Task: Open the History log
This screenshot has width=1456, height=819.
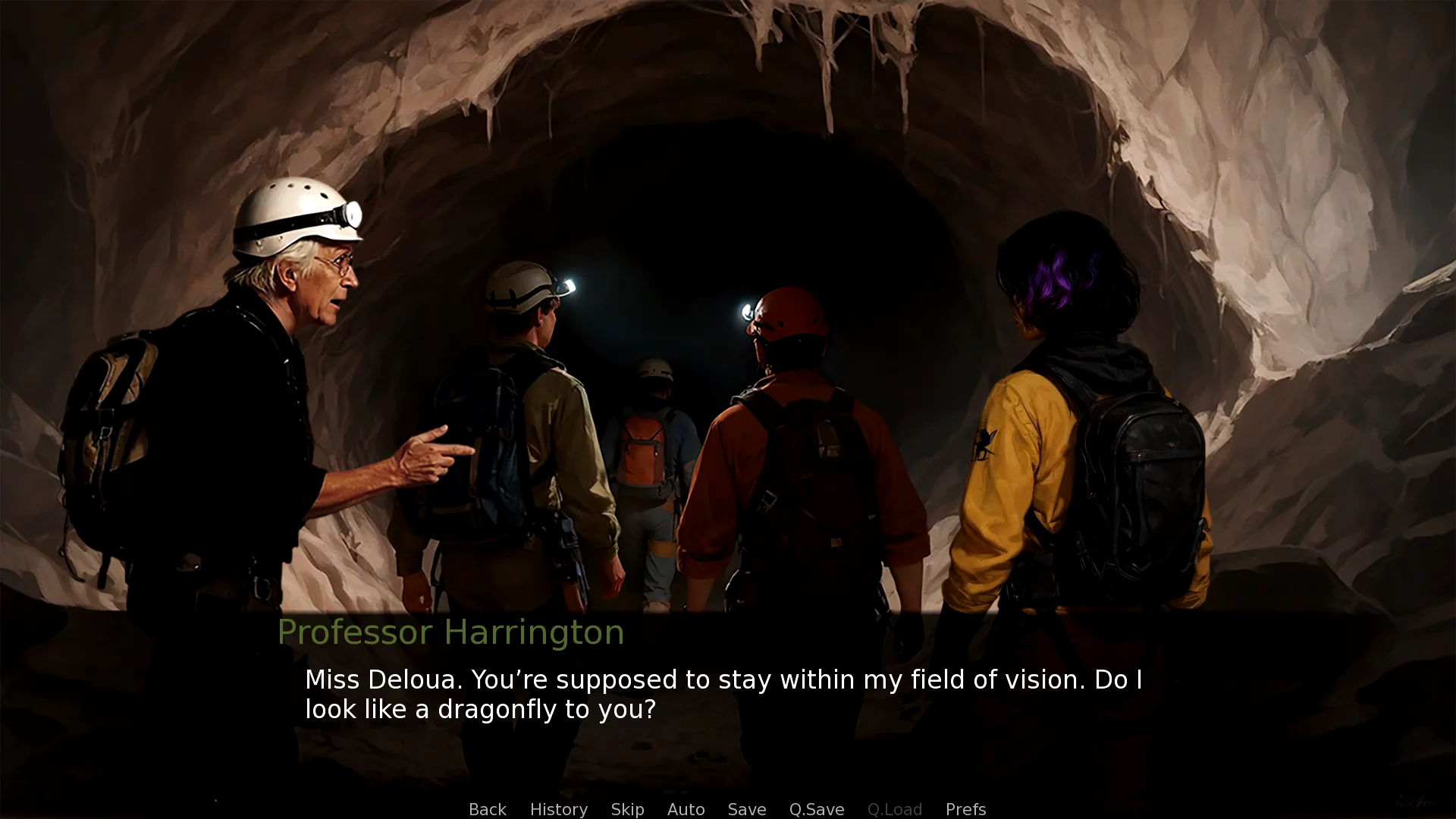Action: pyautogui.click(x=558, y=809)
